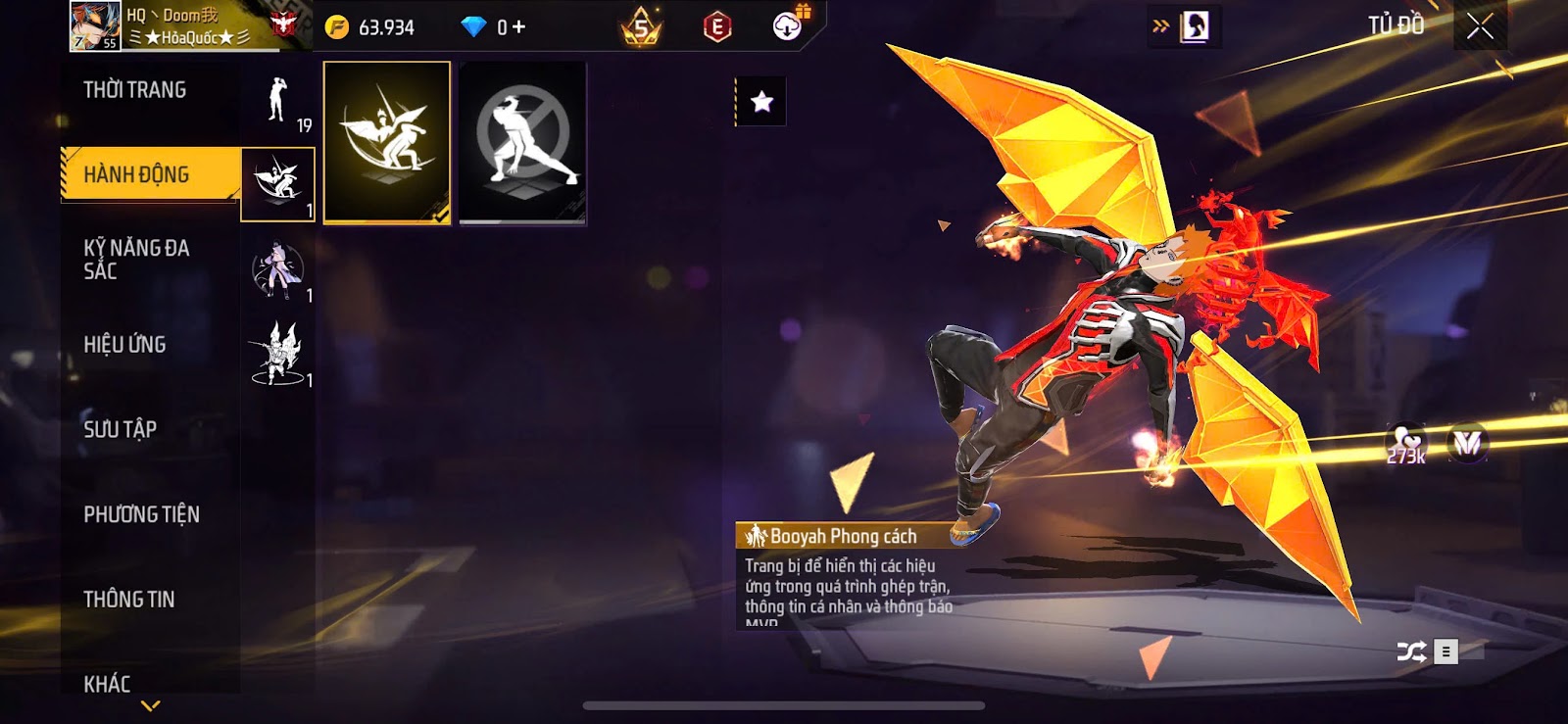This screenshot has height=724, width=1568.
Task: Open the download icon with gift
Action: pyautogui.click(x=788, y=26)
